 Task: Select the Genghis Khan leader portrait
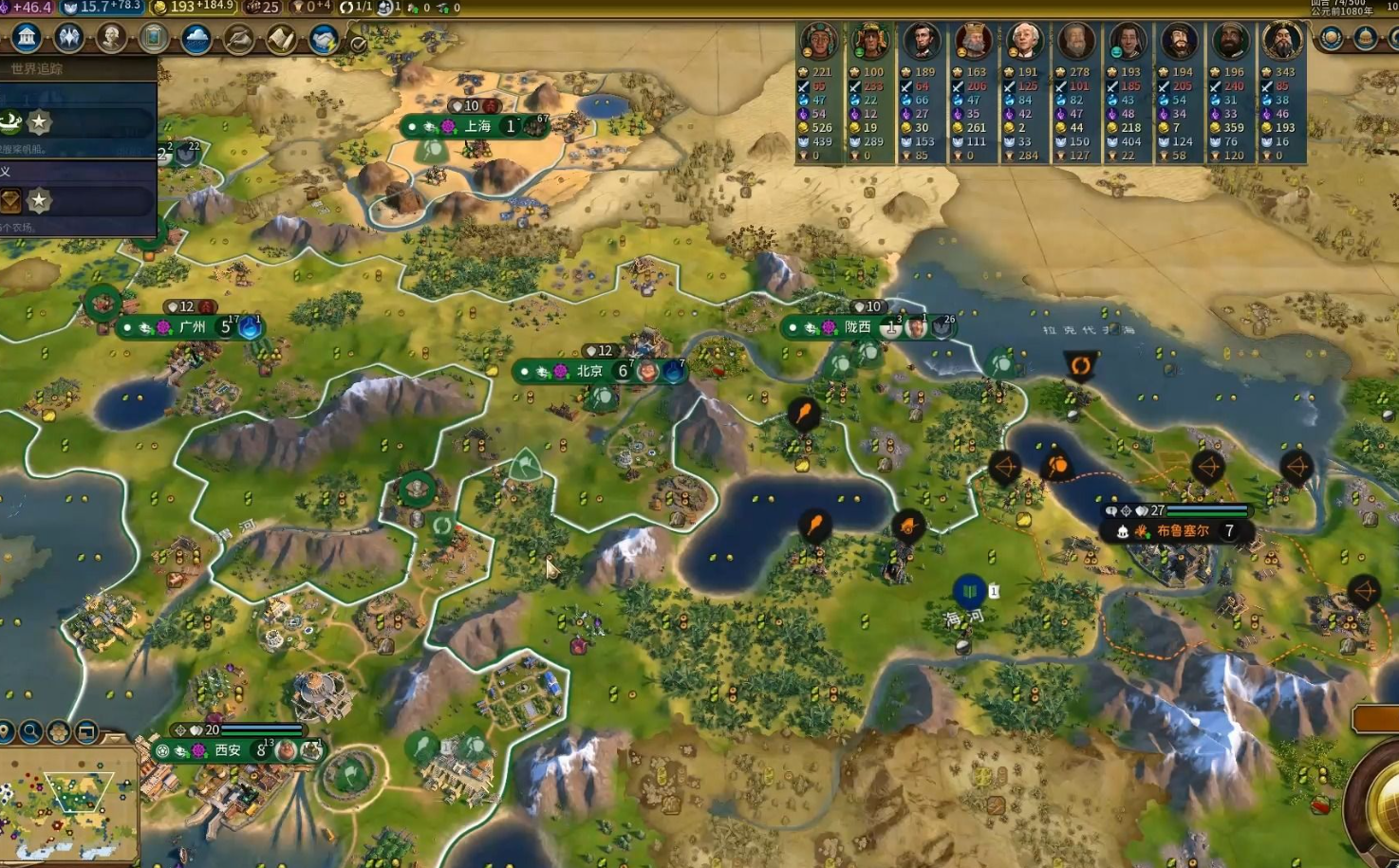[1282, 42]
